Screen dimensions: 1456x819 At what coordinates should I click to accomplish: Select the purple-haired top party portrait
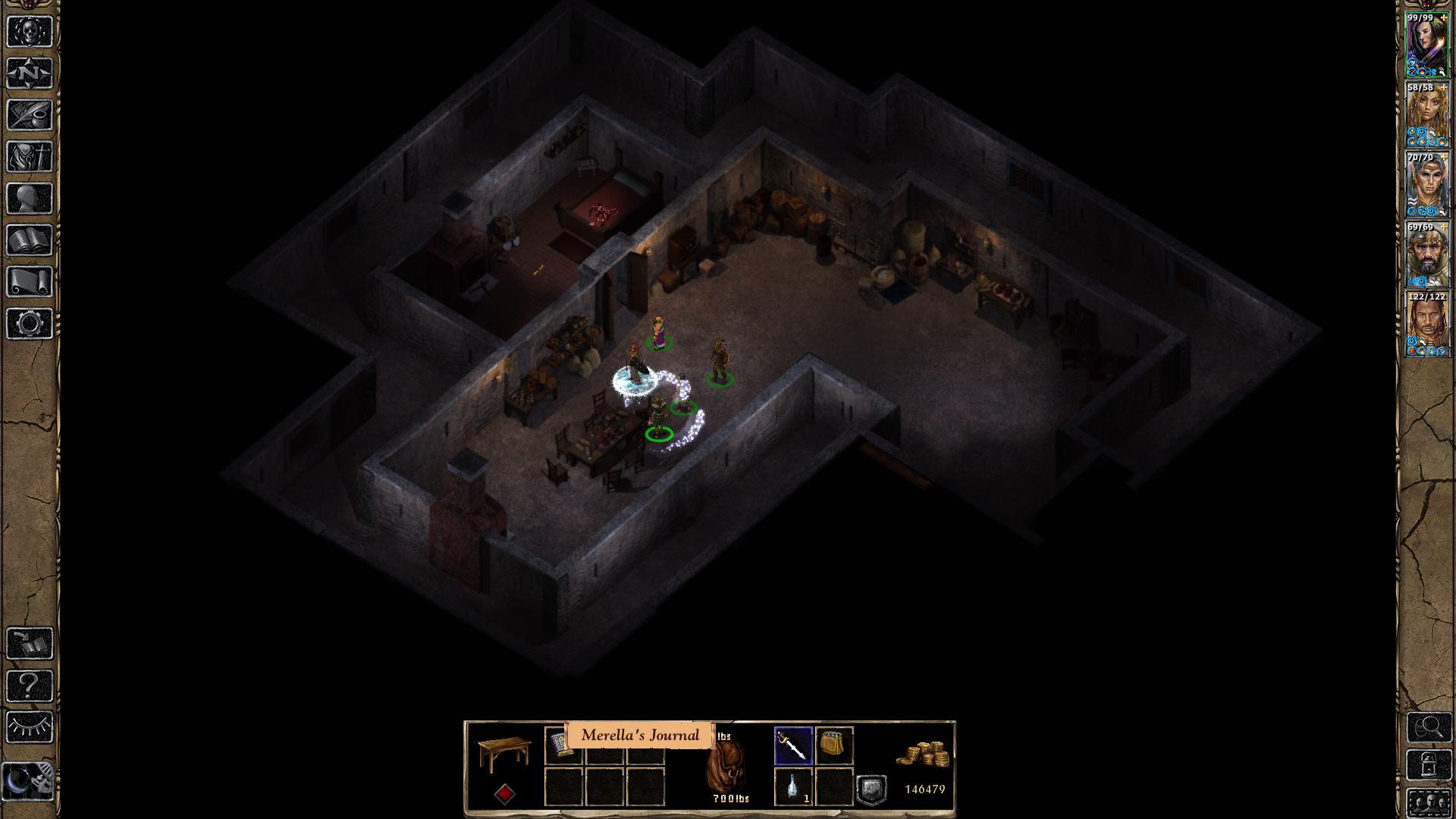point(1427,45)
